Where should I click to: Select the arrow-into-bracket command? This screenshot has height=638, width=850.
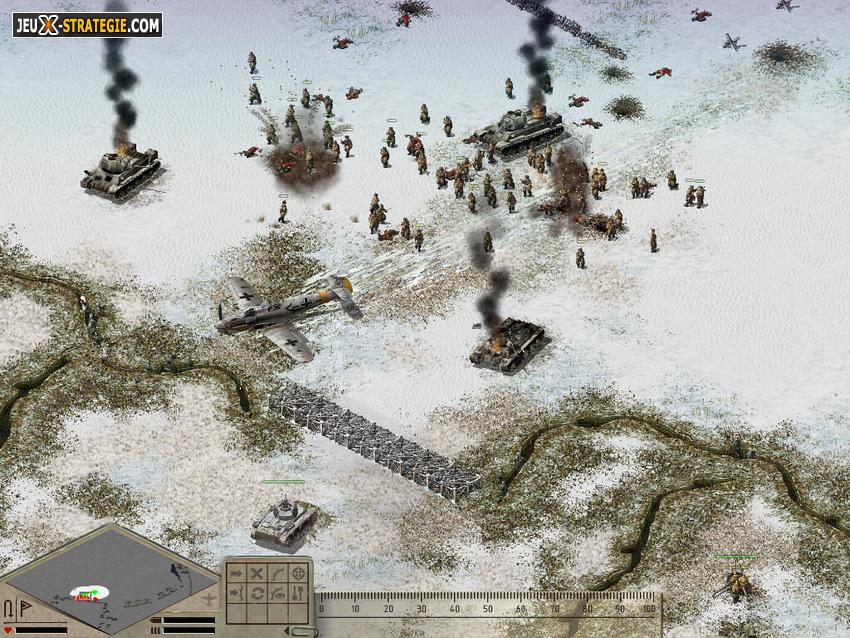(236, 593)
